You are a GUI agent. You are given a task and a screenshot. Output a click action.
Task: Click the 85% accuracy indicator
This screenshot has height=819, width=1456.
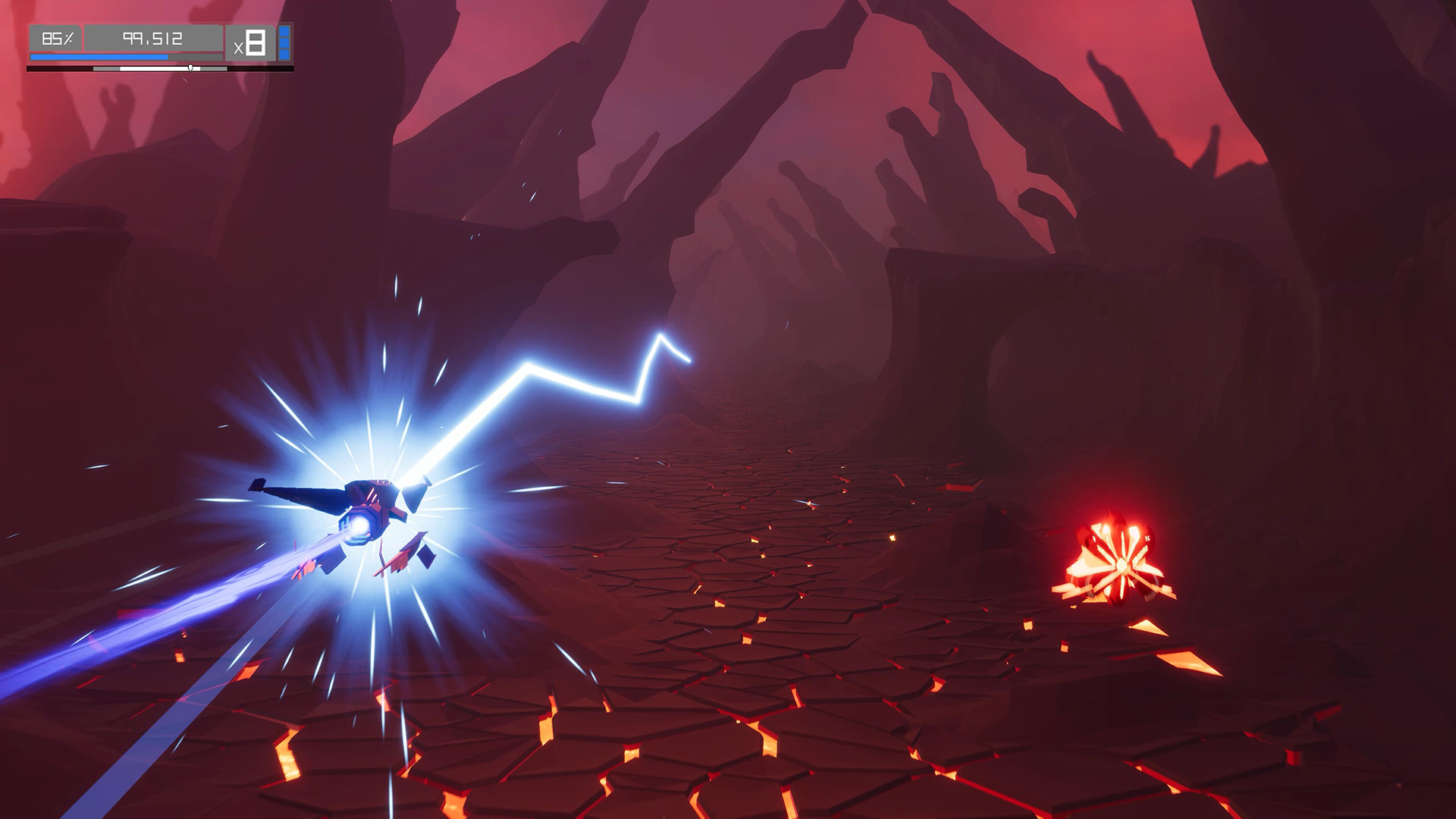58,39
